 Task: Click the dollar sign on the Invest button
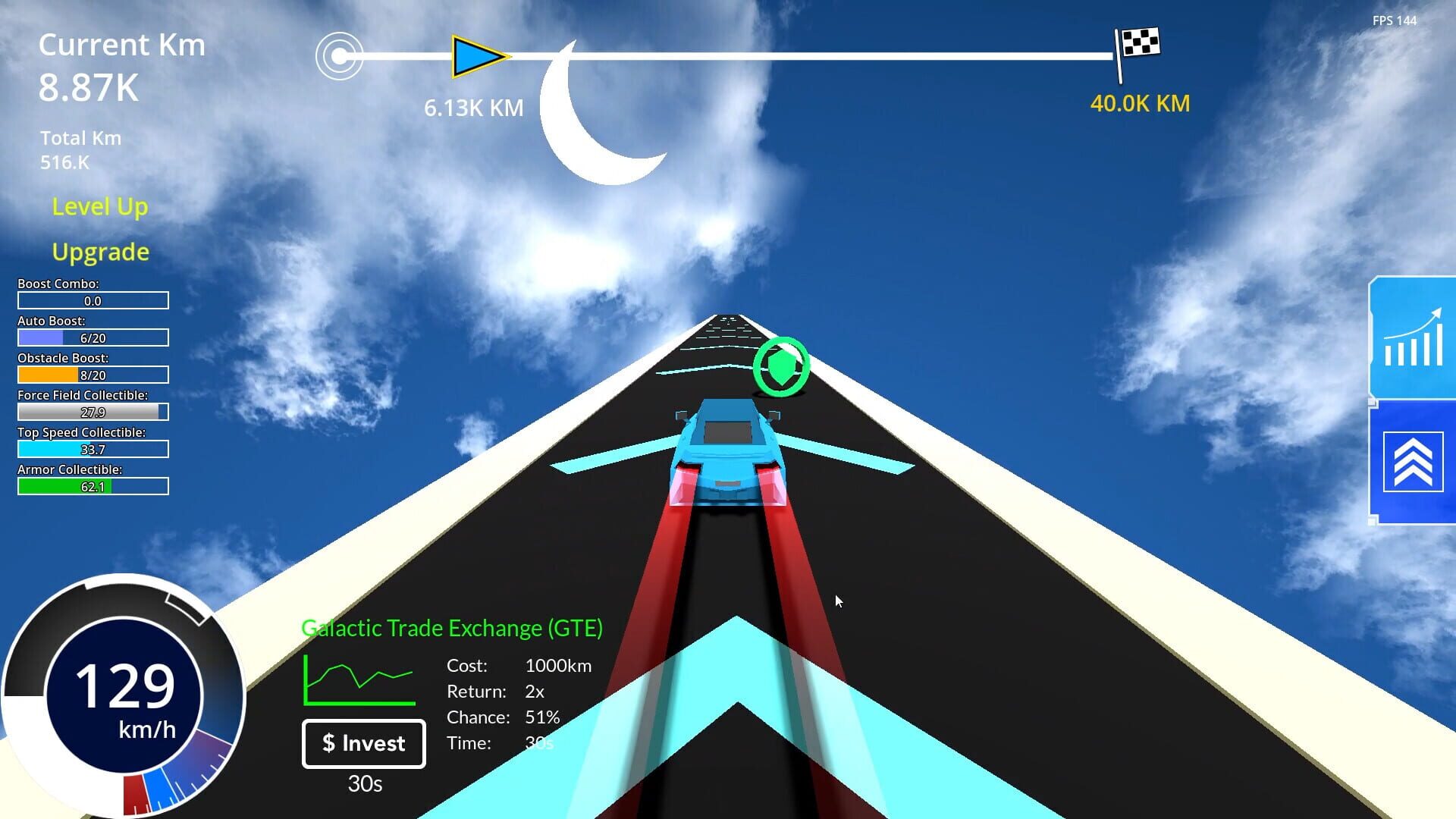click(328, 744)
